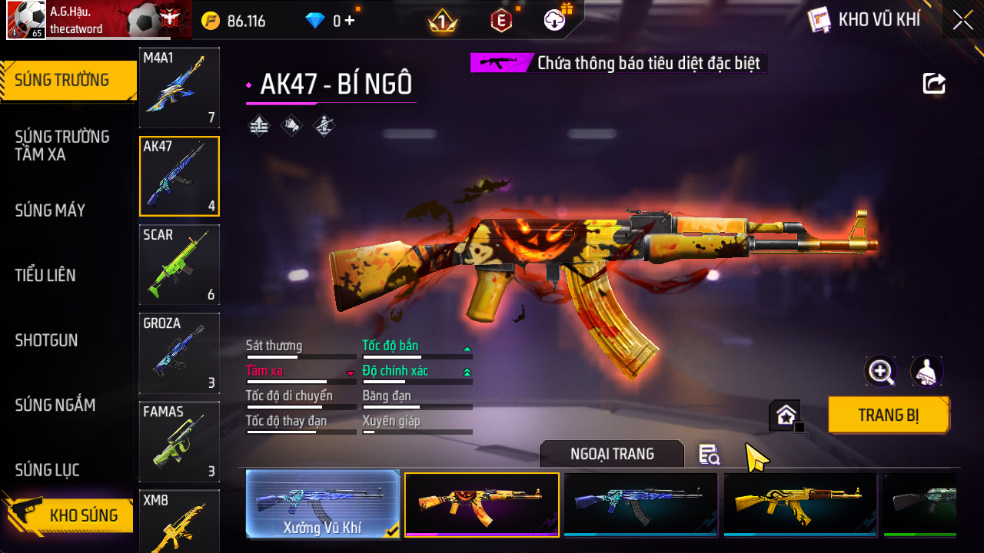Equip the skin with the TRANG BỊ button

(x=888, y=415)
